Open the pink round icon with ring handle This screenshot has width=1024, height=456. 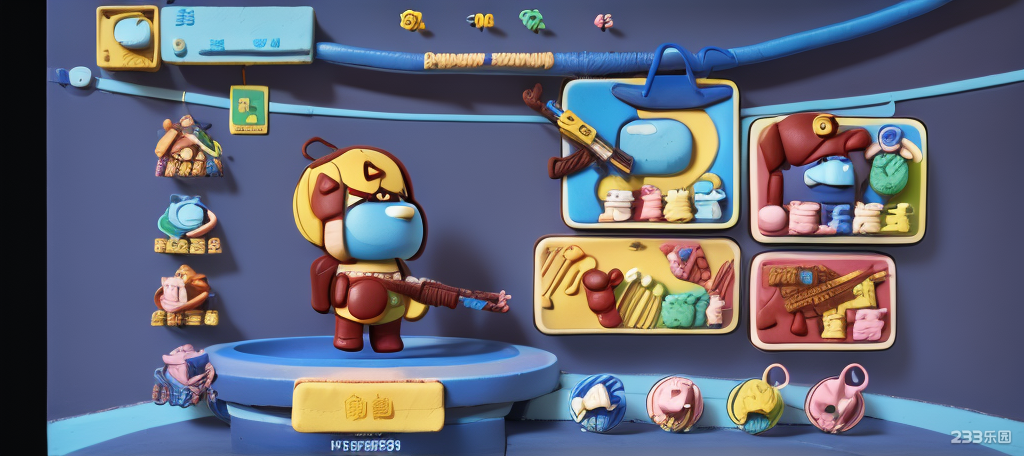coord(834,402)
